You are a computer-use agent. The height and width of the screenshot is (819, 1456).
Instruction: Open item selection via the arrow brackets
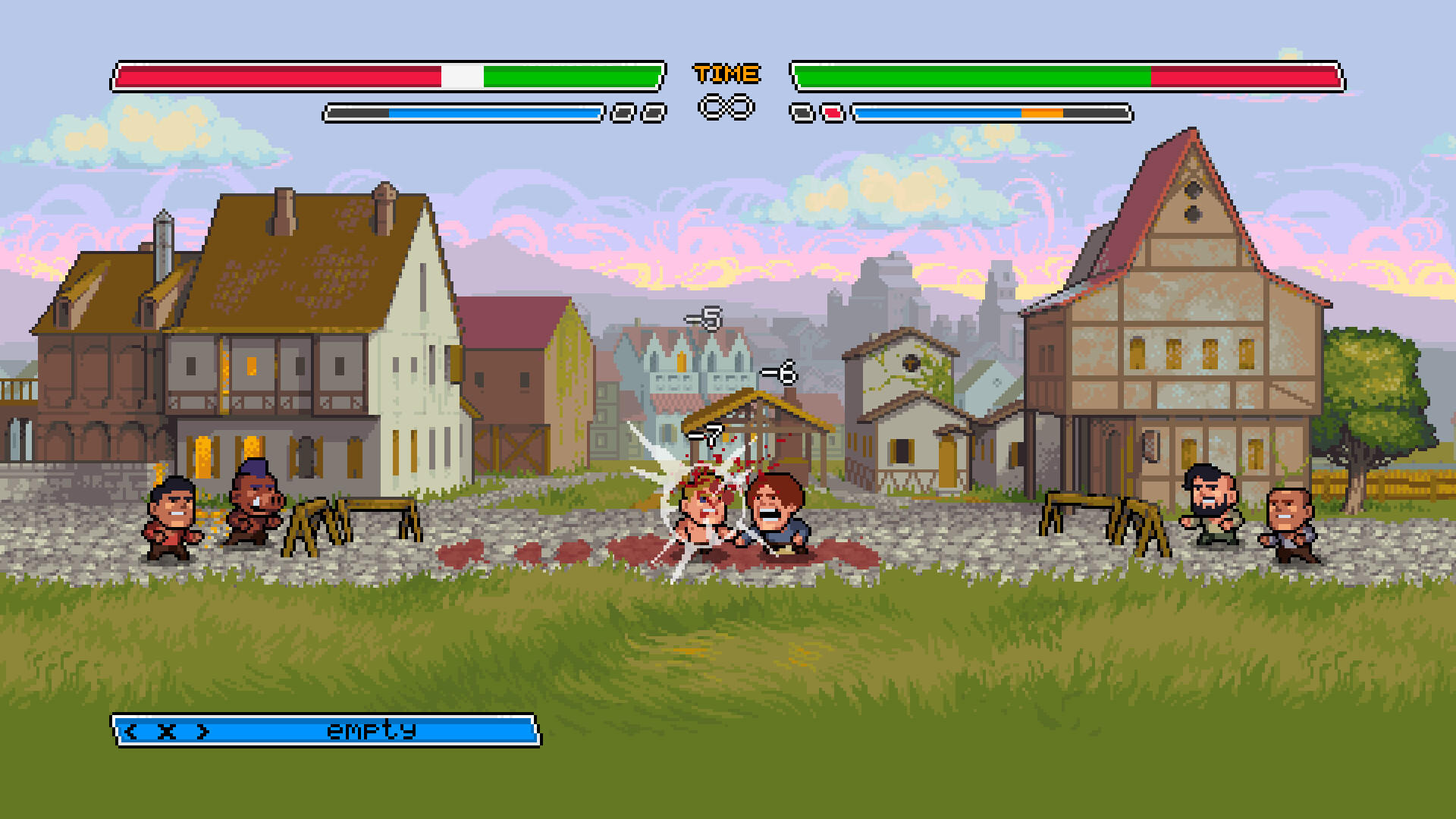pos(167,730)
